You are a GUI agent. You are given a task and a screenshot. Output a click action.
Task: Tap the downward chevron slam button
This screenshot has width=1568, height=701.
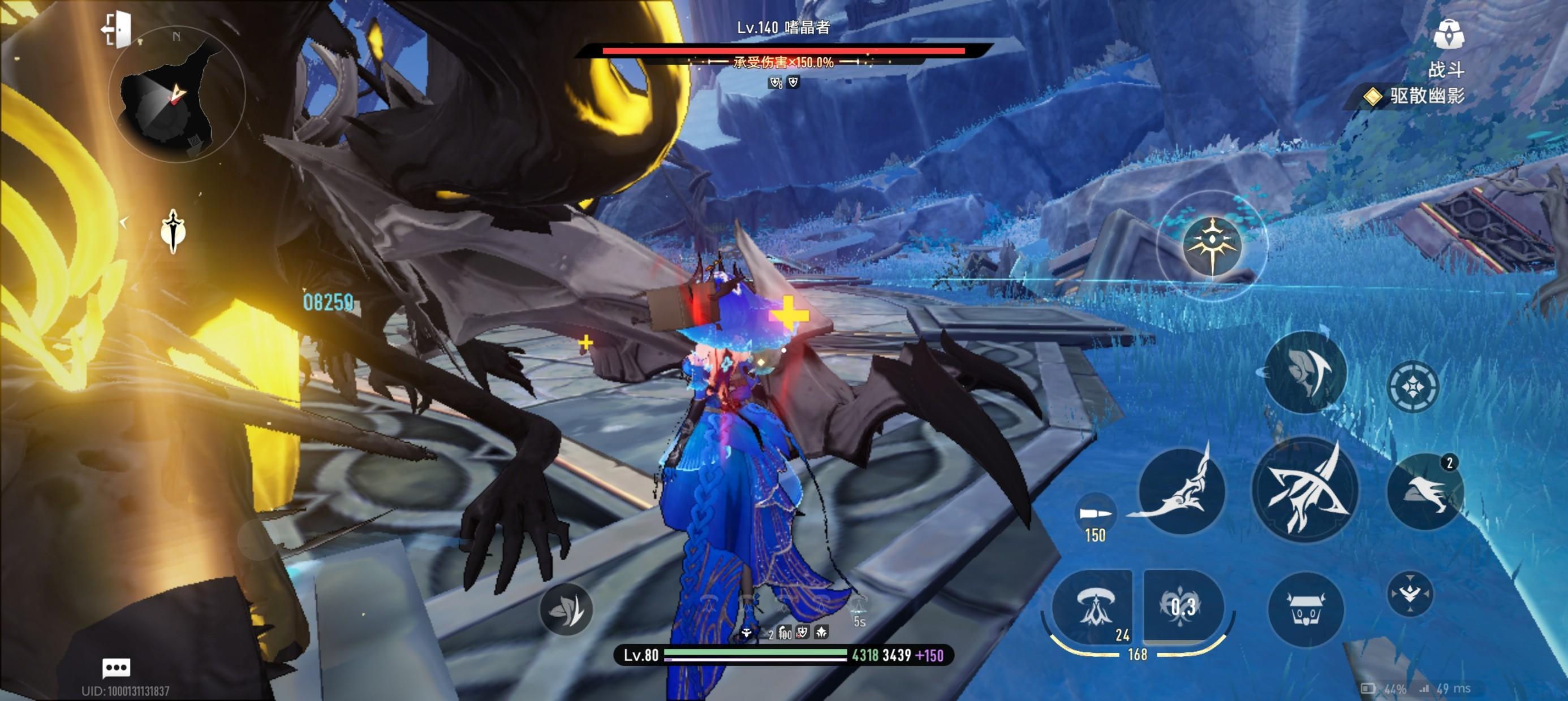tap(1410, 593)
